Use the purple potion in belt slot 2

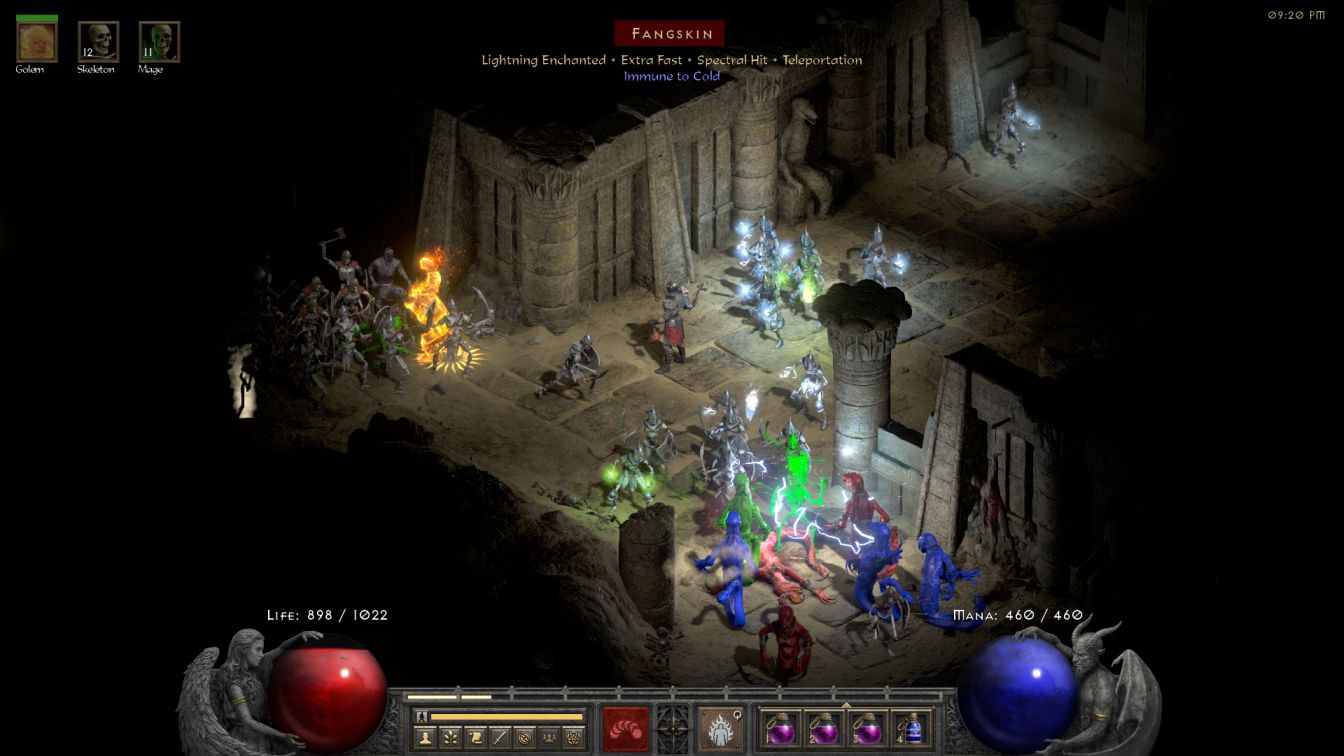coord(823,728)
